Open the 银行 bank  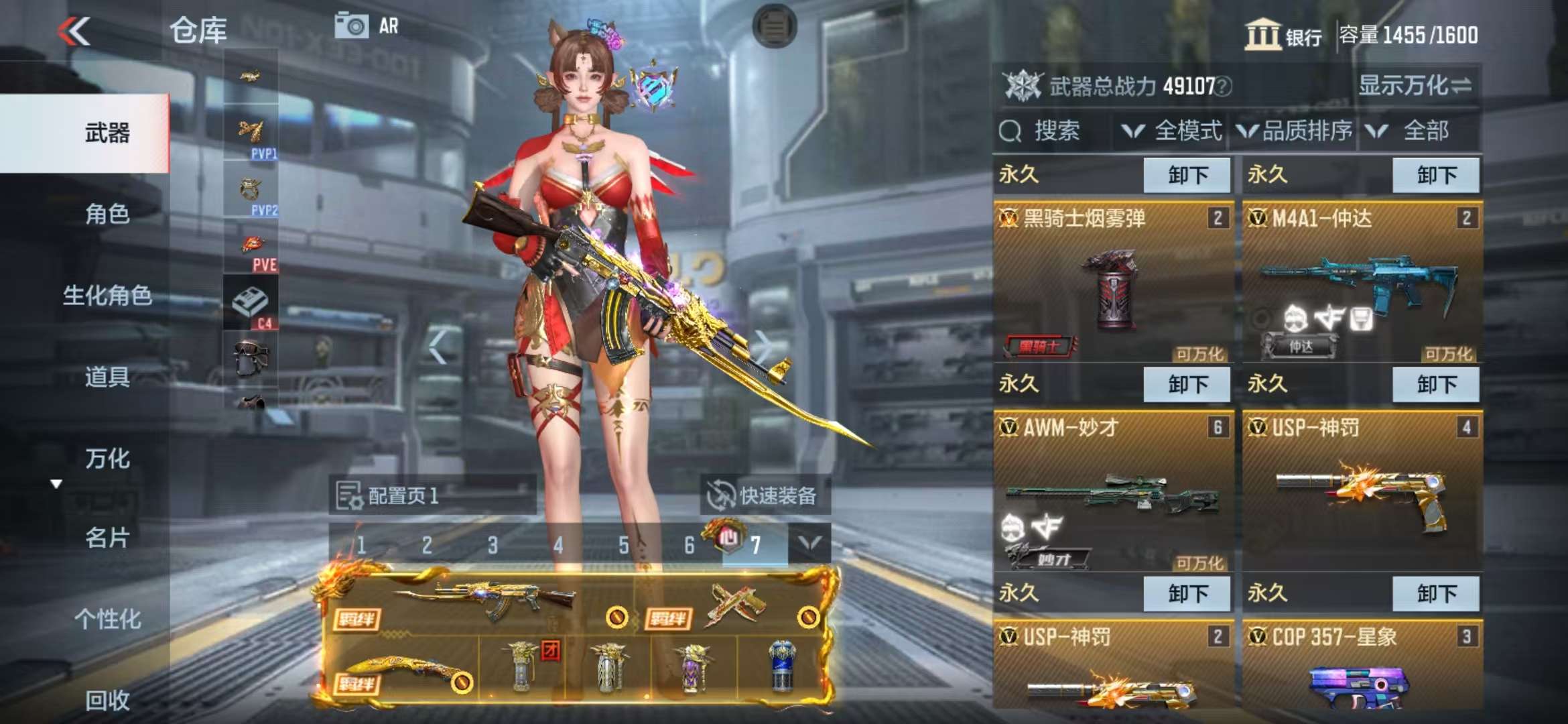(1283, 35)
